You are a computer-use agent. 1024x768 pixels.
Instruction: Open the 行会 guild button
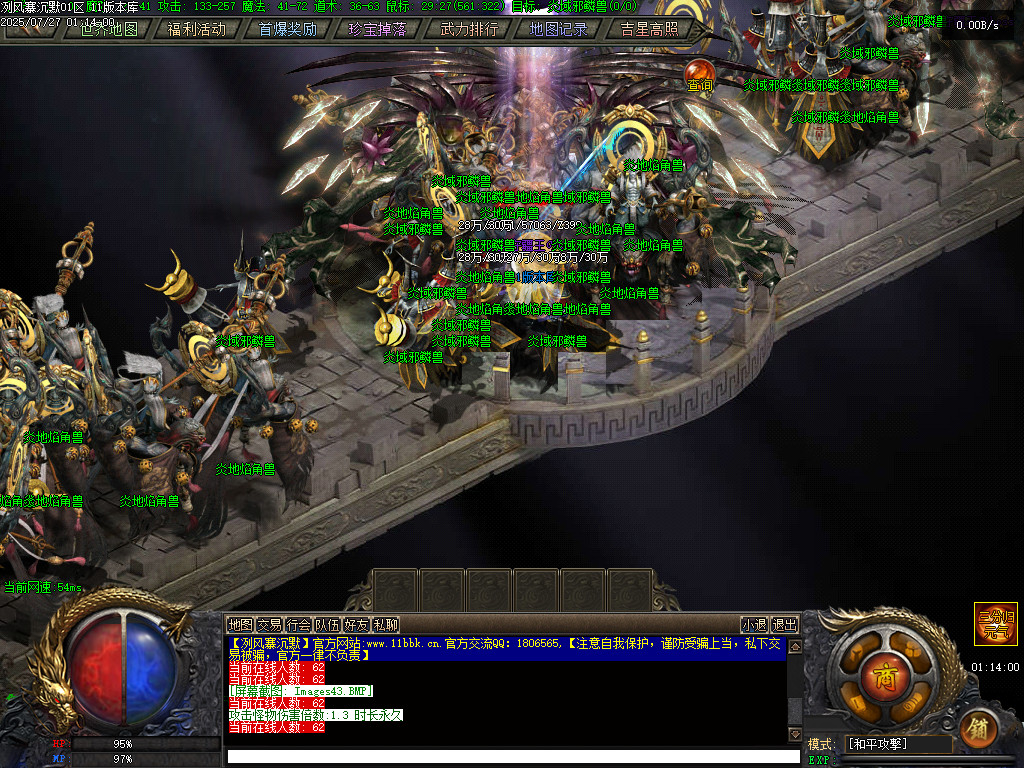[x=298, y=625]
